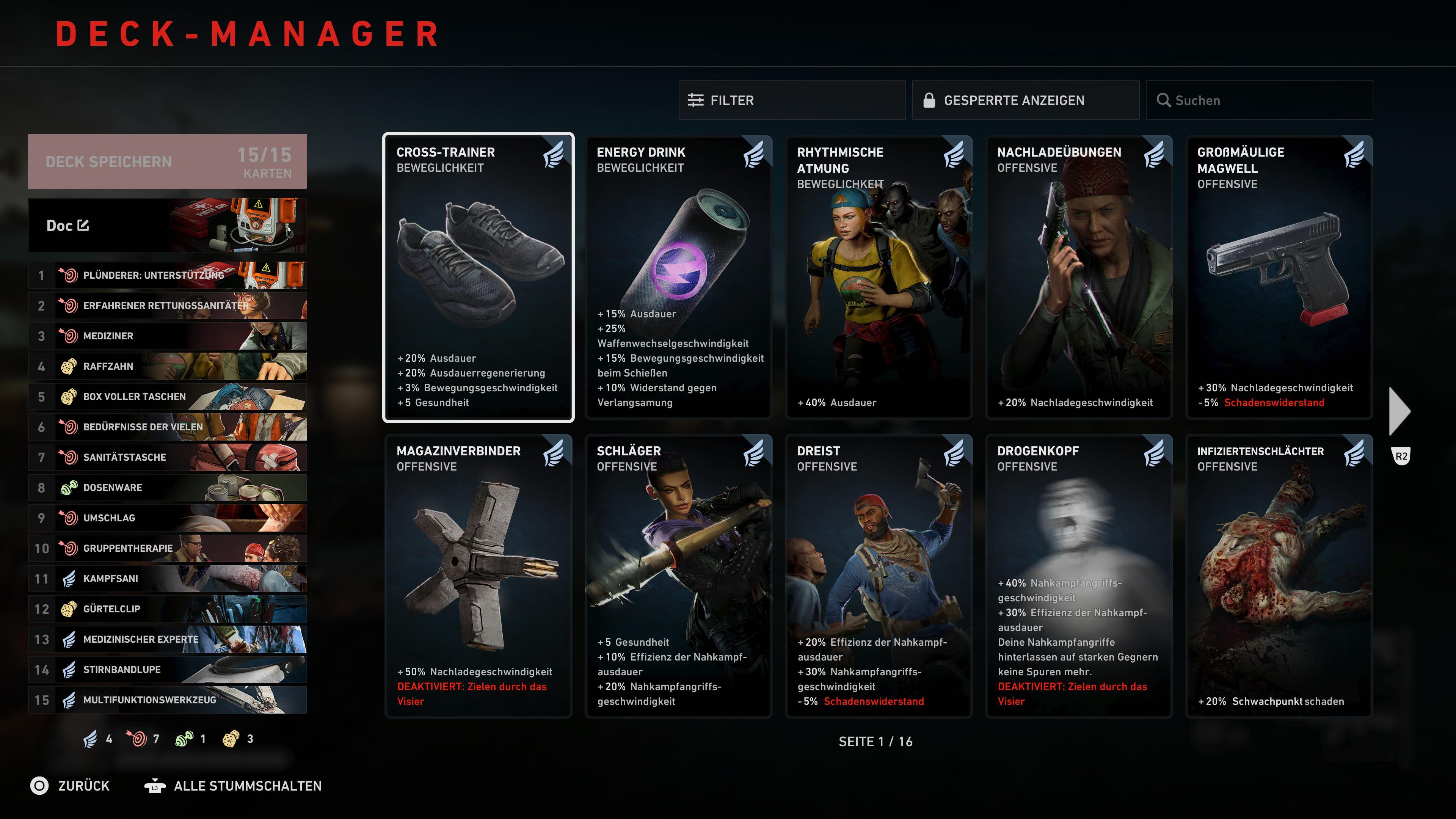Open the Filter options
The height and width of the screenshot is (819, 1456).
point(791,100)
